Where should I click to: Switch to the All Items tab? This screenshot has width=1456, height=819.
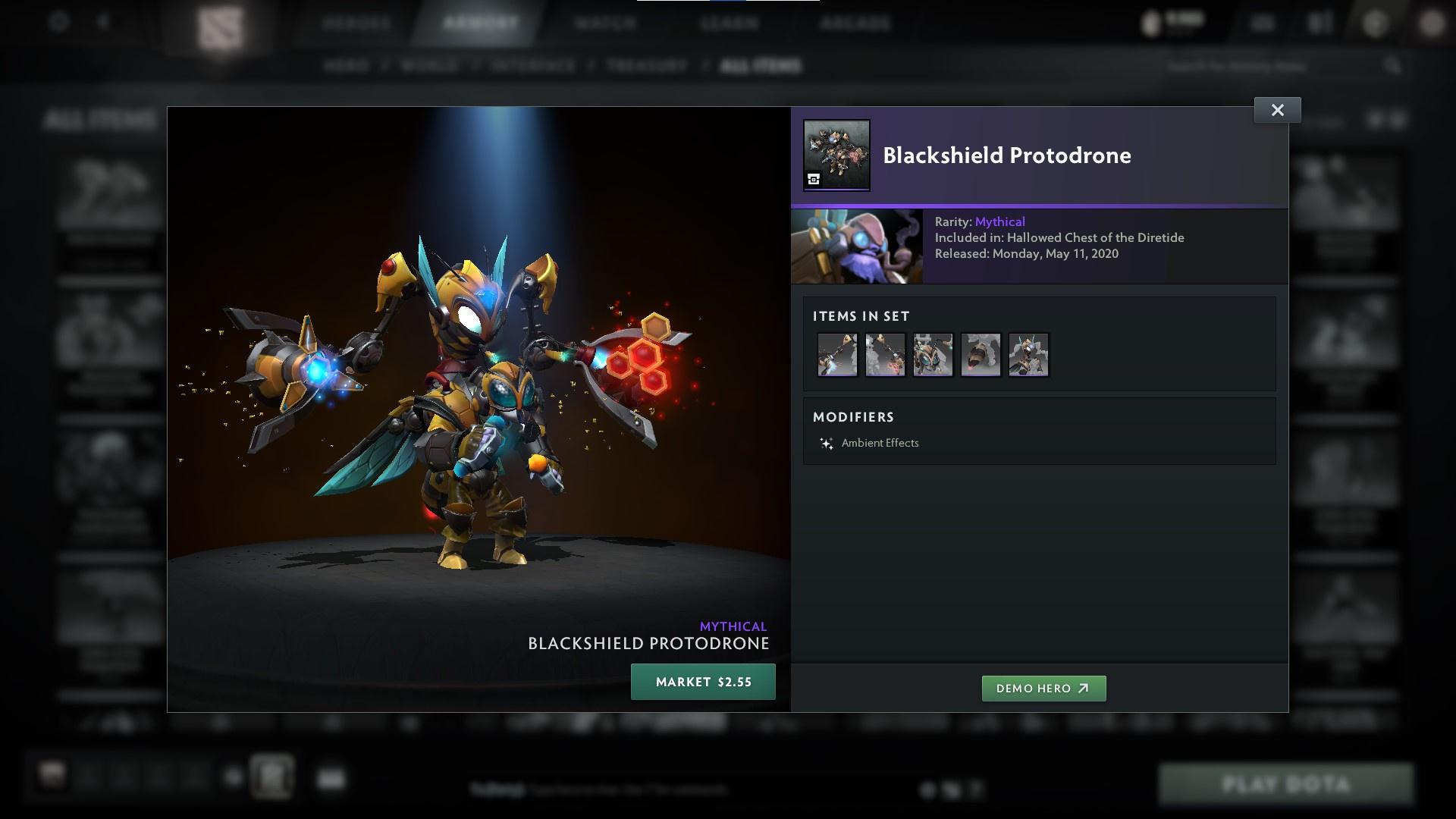(760, 66)
